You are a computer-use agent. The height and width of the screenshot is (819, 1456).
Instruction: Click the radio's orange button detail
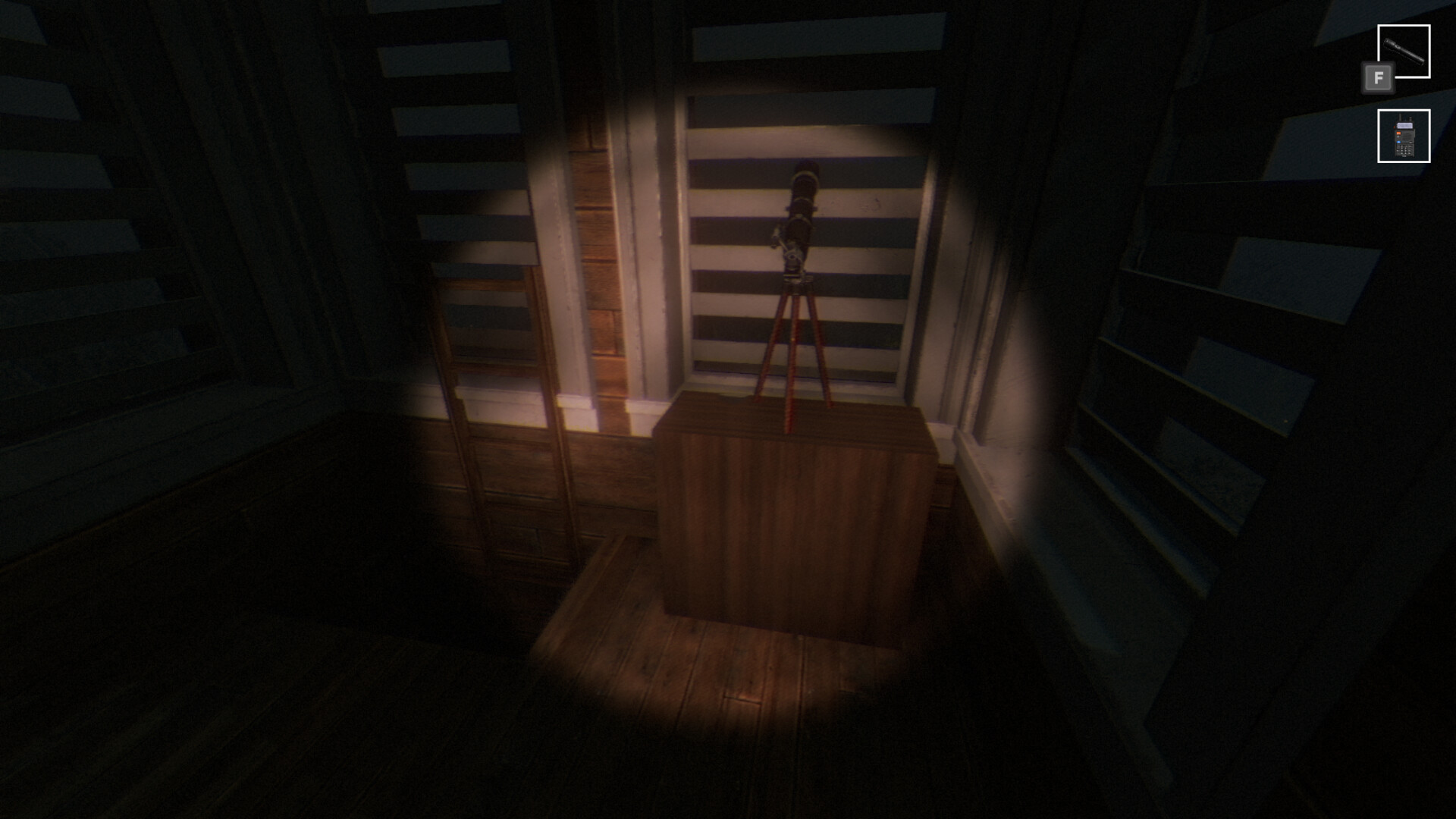(1398, 133)
